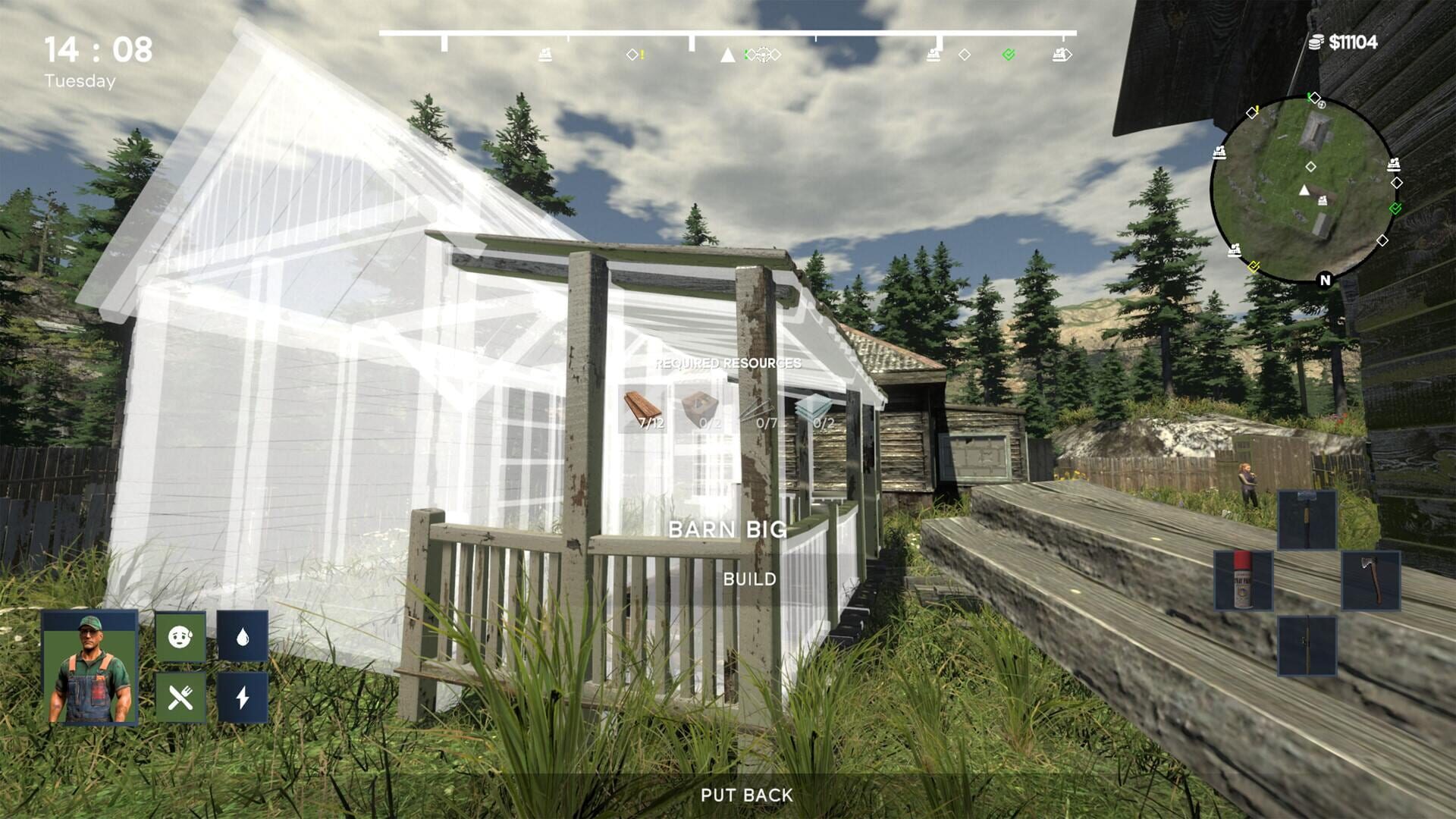This screenshot has height=819, width=1456.
Task: Select the axe in the tool hotbar
Action: click(1372, 582)
